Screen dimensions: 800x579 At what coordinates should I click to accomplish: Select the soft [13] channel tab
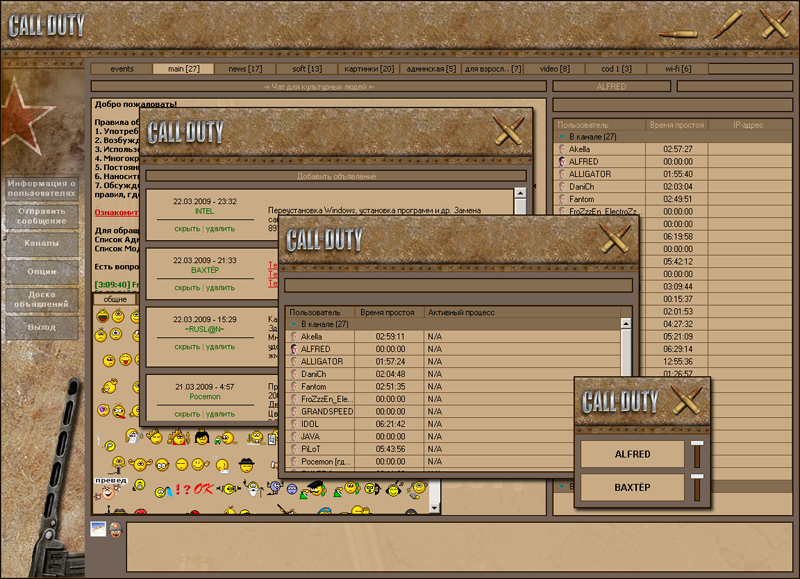(307, 69)
